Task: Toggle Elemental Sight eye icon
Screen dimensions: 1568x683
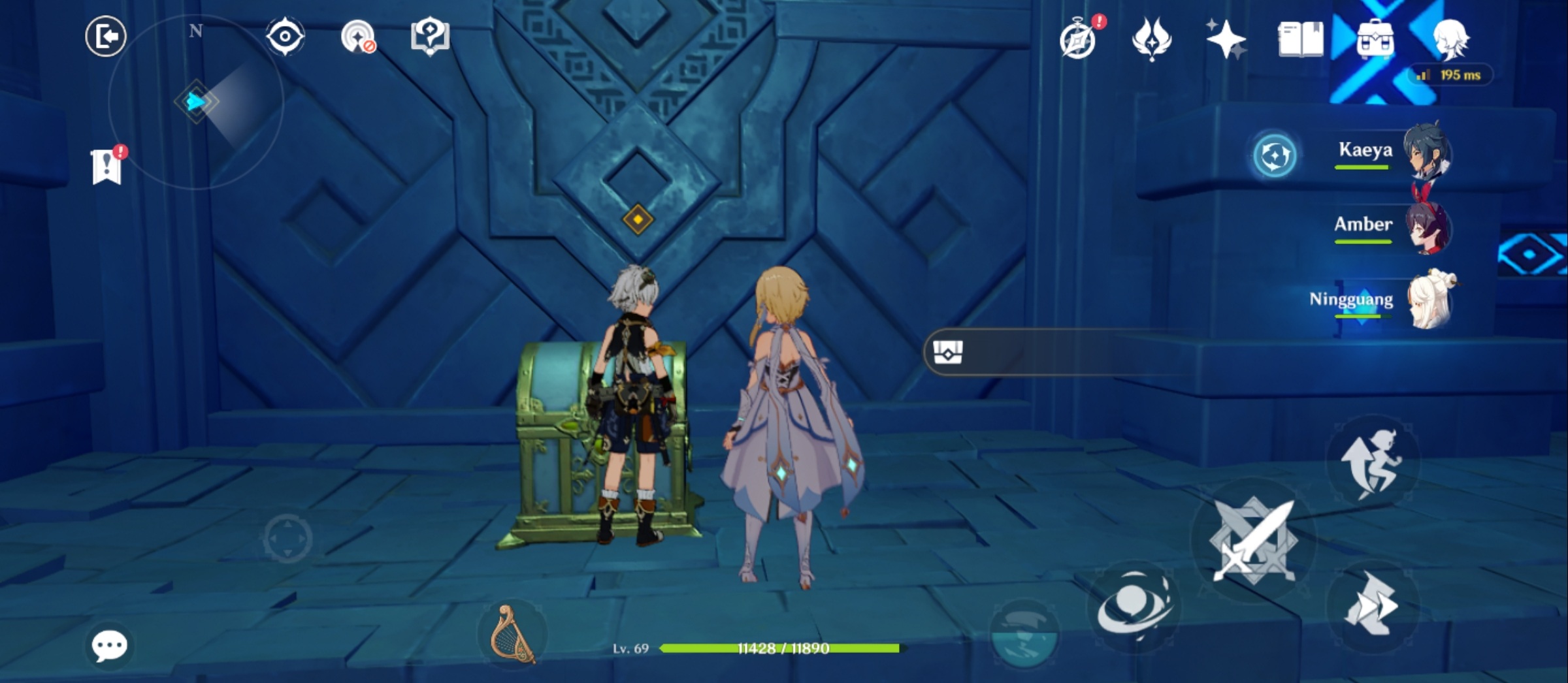Action: click(284, 37)
